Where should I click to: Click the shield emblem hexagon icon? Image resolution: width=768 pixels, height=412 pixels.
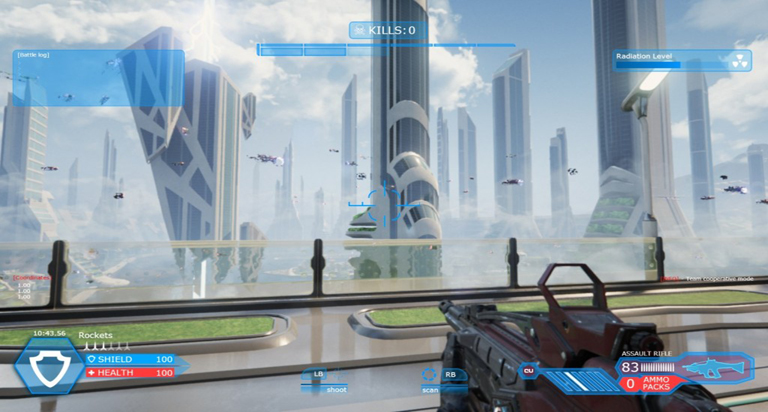(x=48, y=366)
